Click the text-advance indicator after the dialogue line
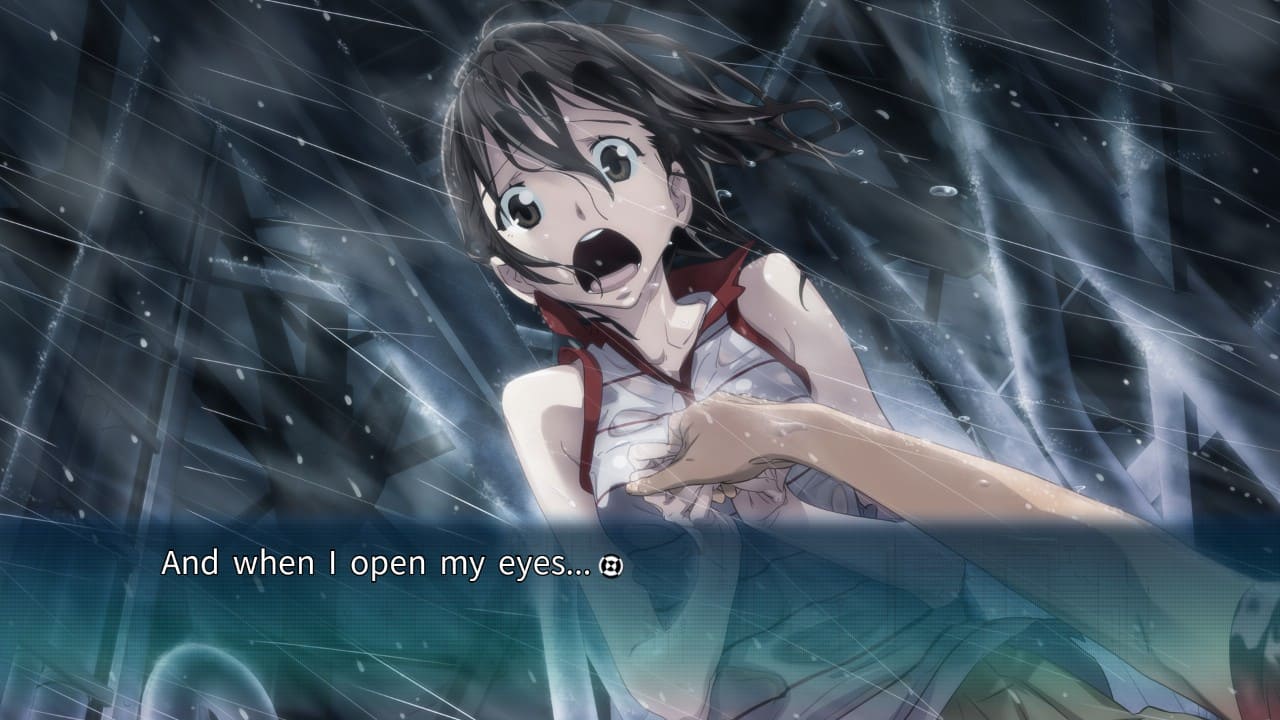The image size is (1280, 720). pyautogui.click(x=610, y=567)
